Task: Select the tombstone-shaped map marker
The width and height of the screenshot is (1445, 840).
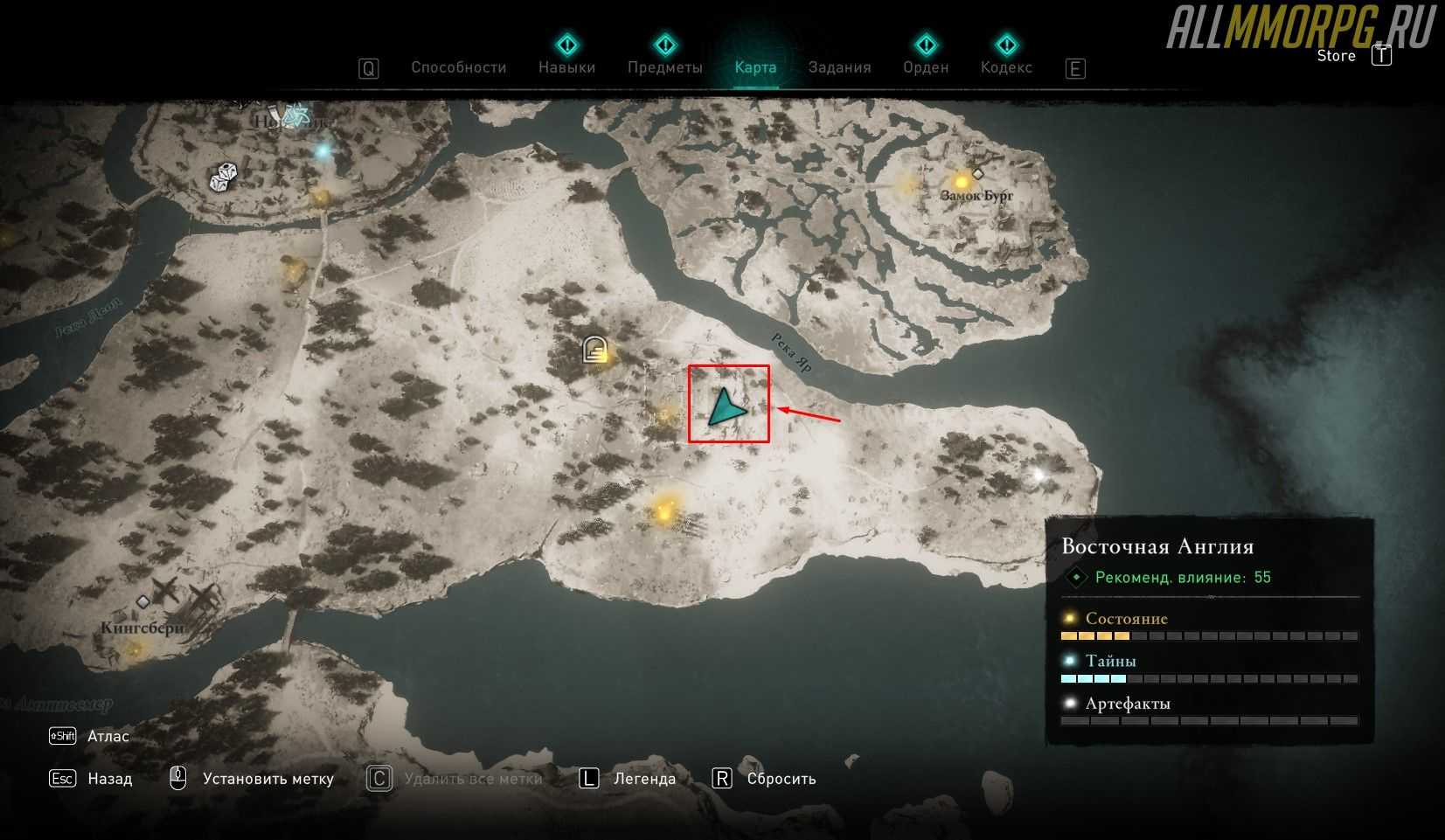Action: (594, 350)
